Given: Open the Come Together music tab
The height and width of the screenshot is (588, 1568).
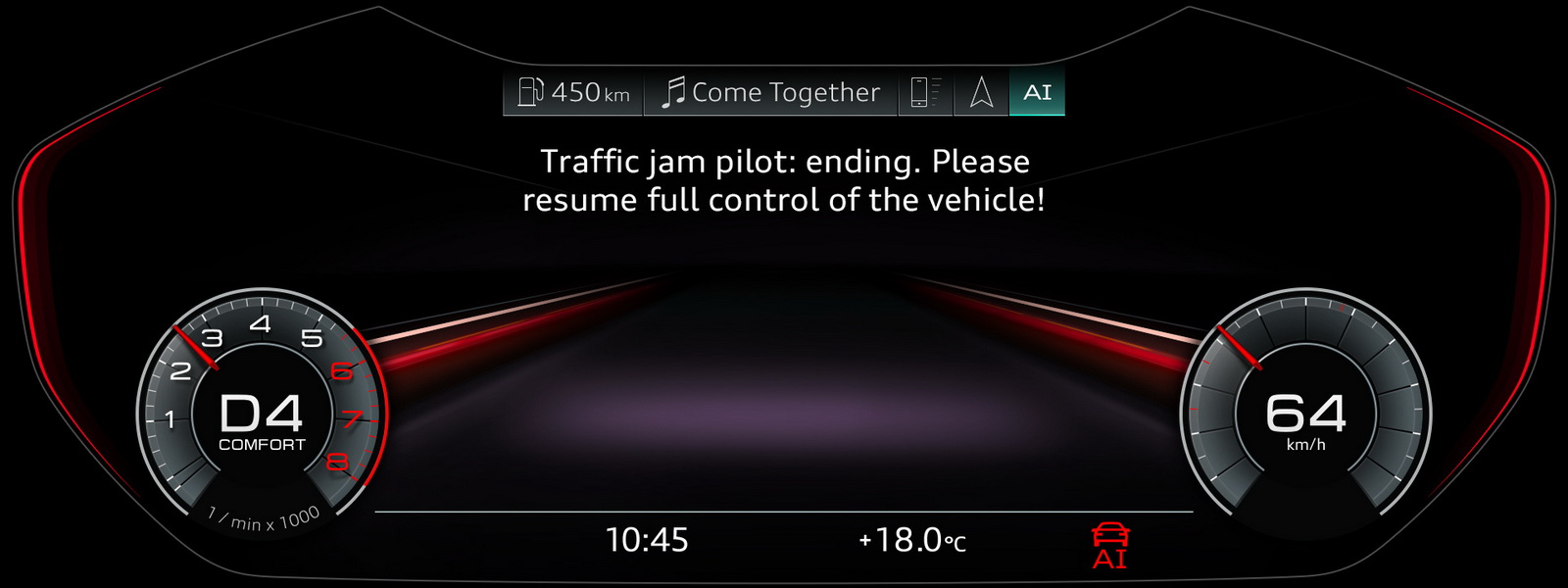Looking at the screenshot, I should 770,92.
